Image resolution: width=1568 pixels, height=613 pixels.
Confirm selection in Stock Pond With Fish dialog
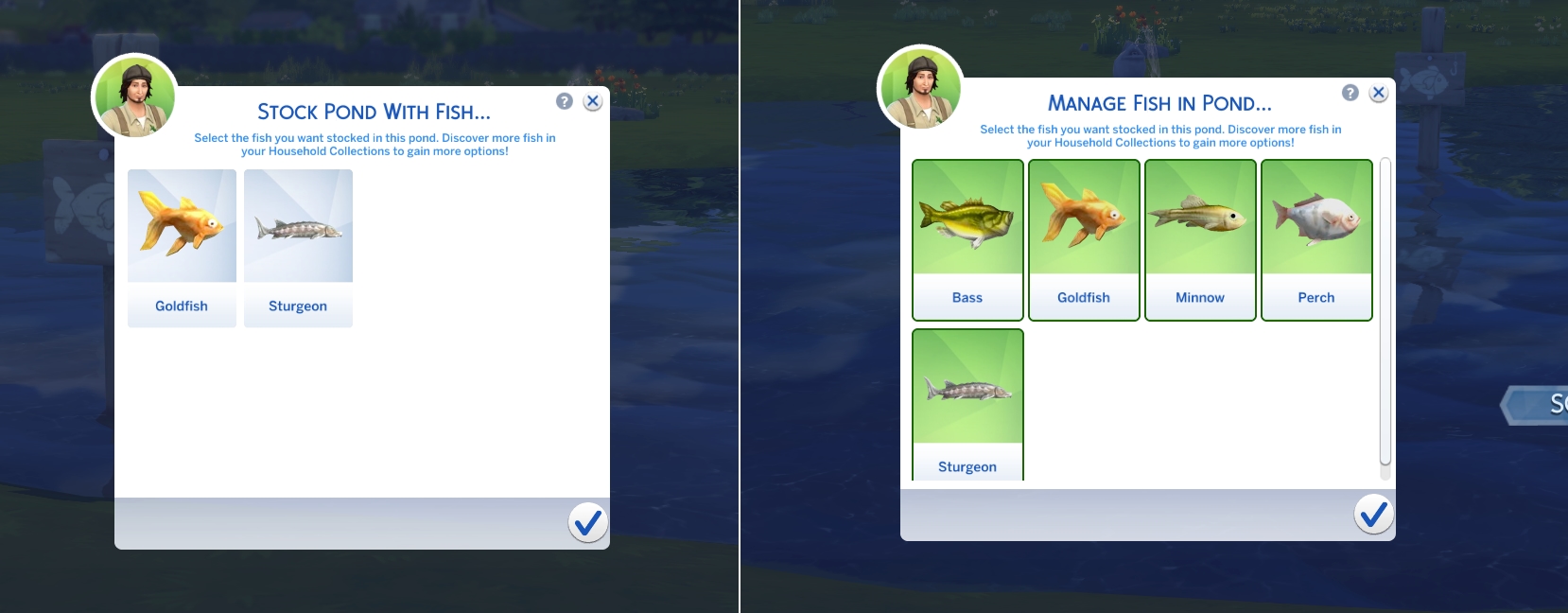tap(587, 522)
